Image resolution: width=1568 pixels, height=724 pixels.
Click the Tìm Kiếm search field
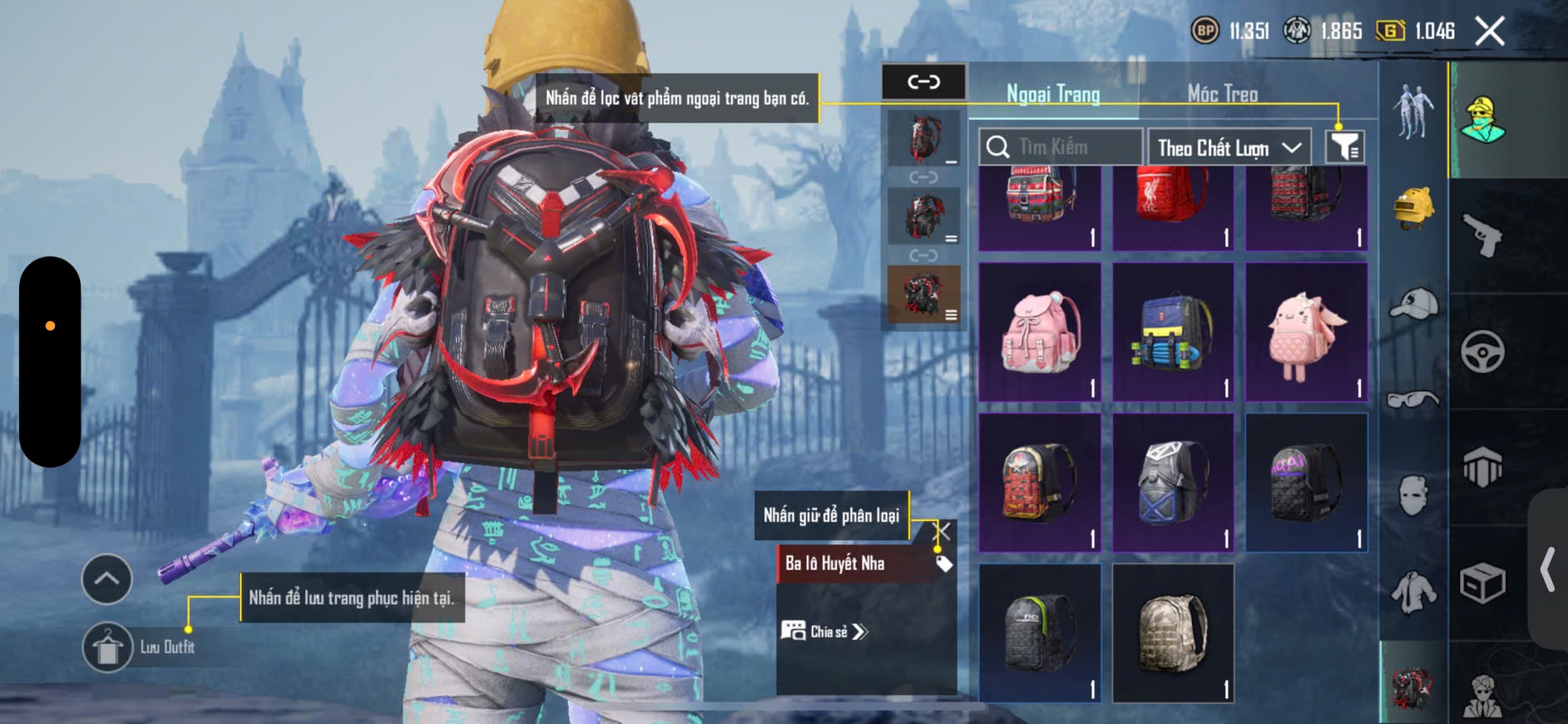coord(1061,147)
